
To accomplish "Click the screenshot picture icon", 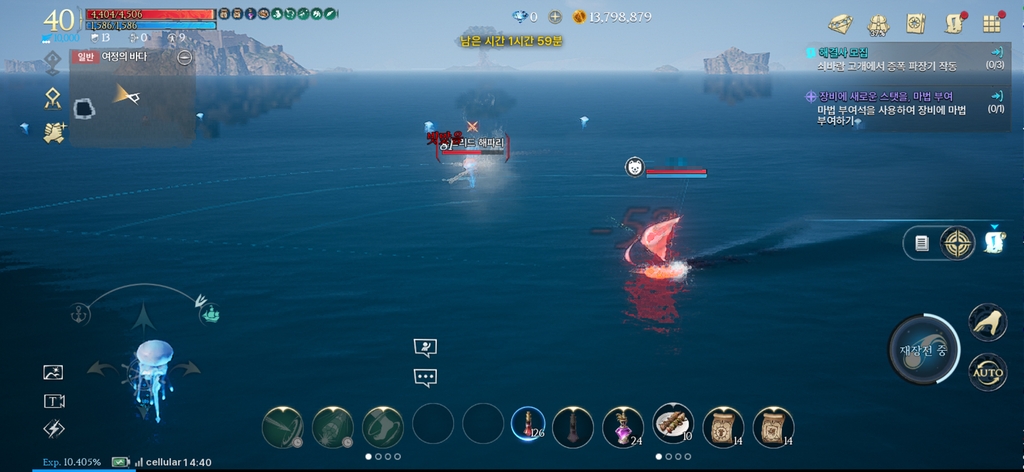I will click(x=53, y=372).
